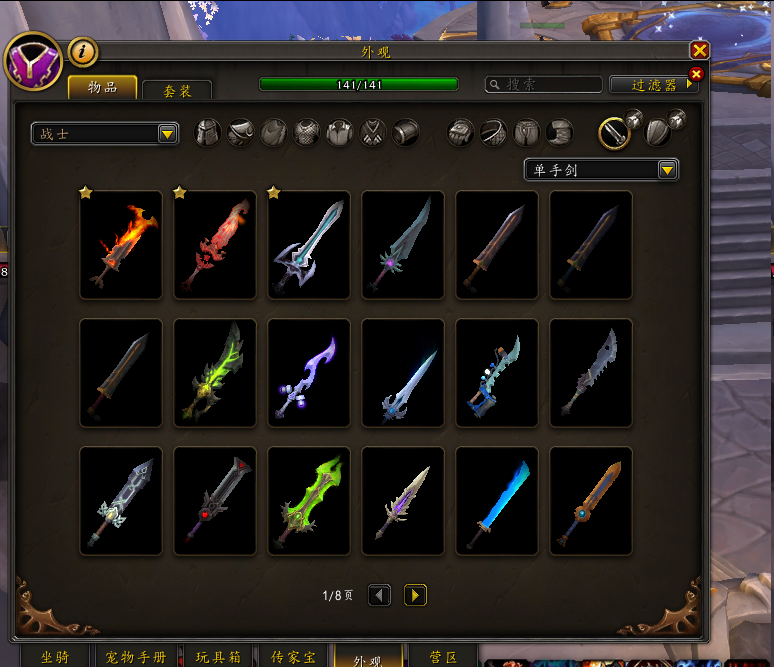This screenshot has height=667, width=774.
Task: Switch to the 套装 sets tab
Action: pyautogui.click(x=176, y=90)
